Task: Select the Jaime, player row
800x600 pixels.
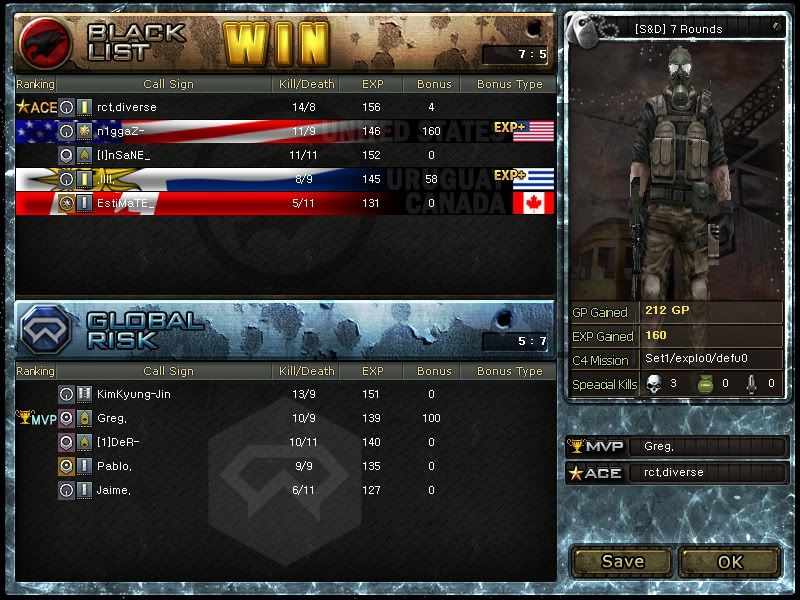Action: tap(114, 490)
